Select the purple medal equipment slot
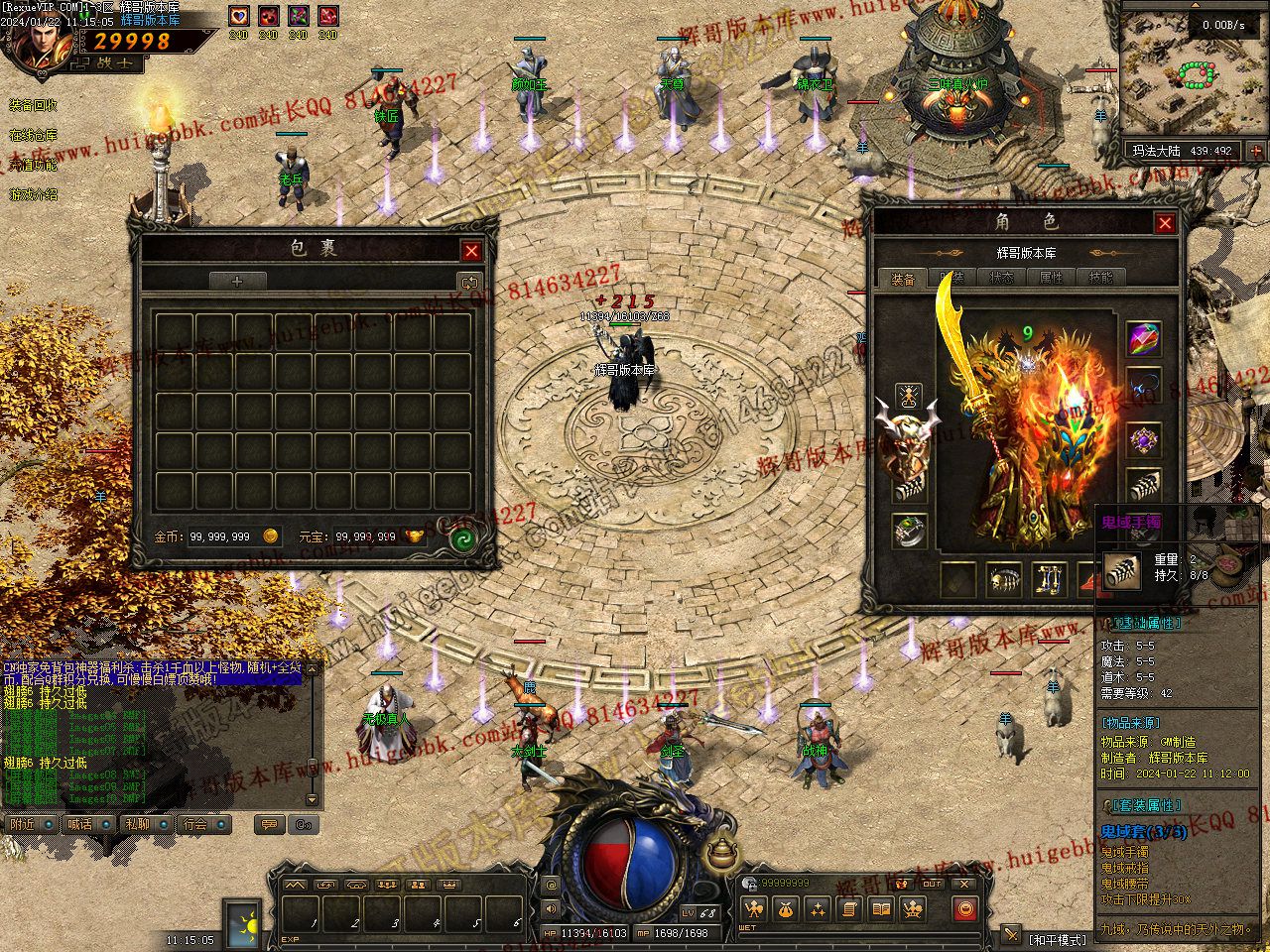The image size is (1270, 952). 1144,439
